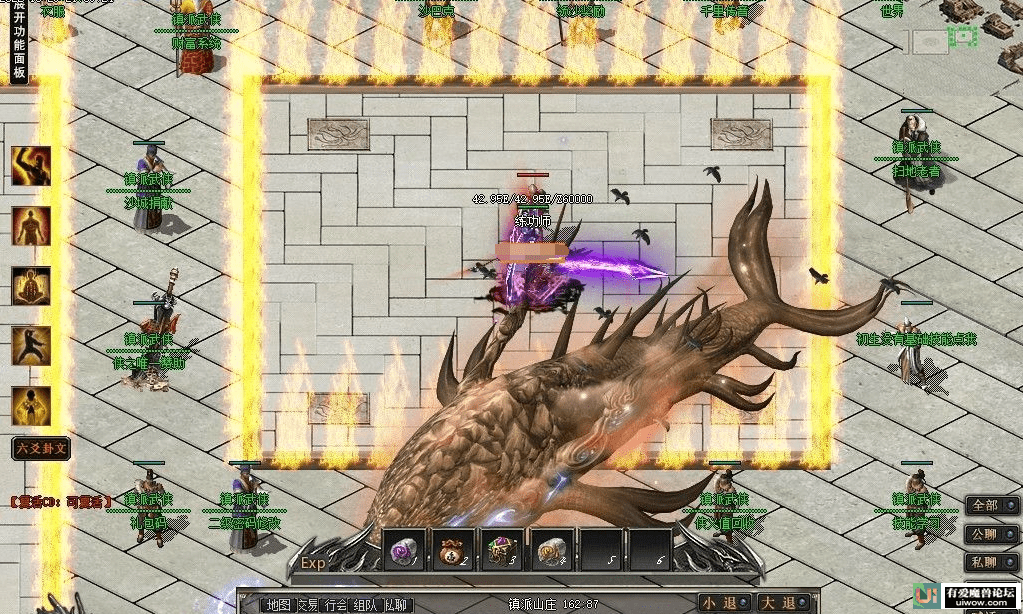The width and height of the screenshot is (1026, 614).
Task: Select the brown money pouch in slot 2
Action: coord(452,550)
